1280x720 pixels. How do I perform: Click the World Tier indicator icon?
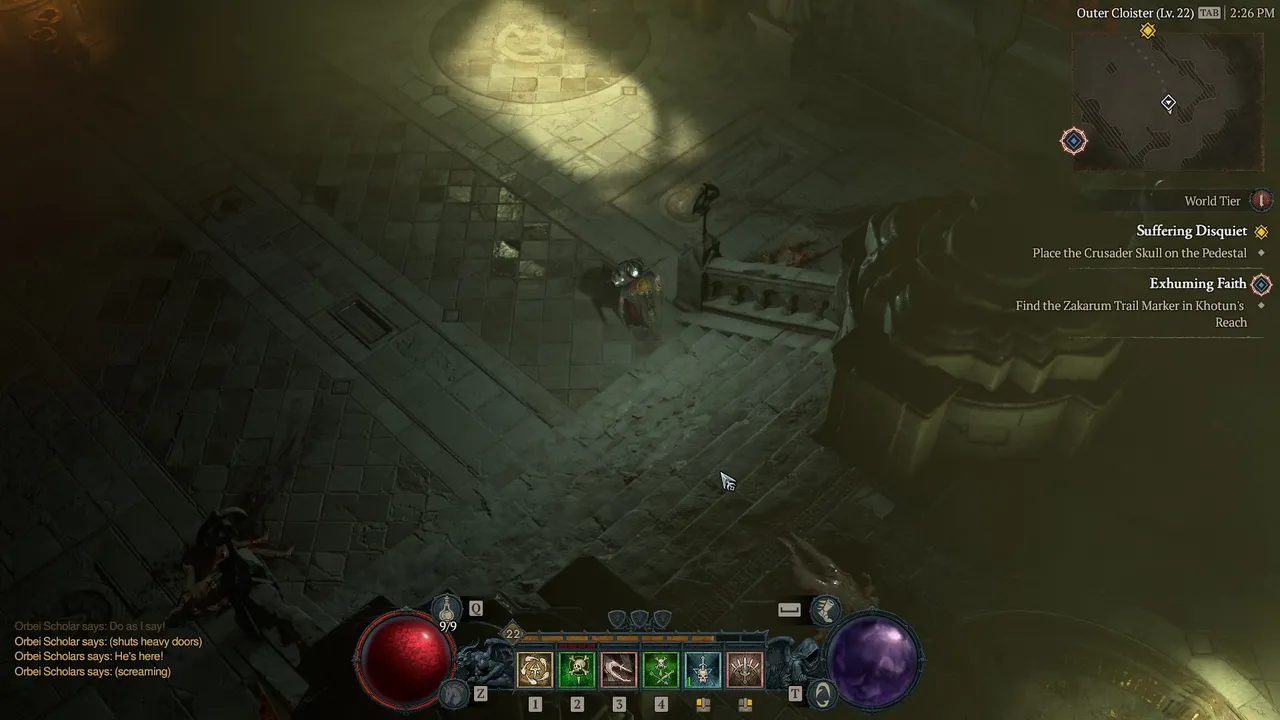click(1262, 201)
